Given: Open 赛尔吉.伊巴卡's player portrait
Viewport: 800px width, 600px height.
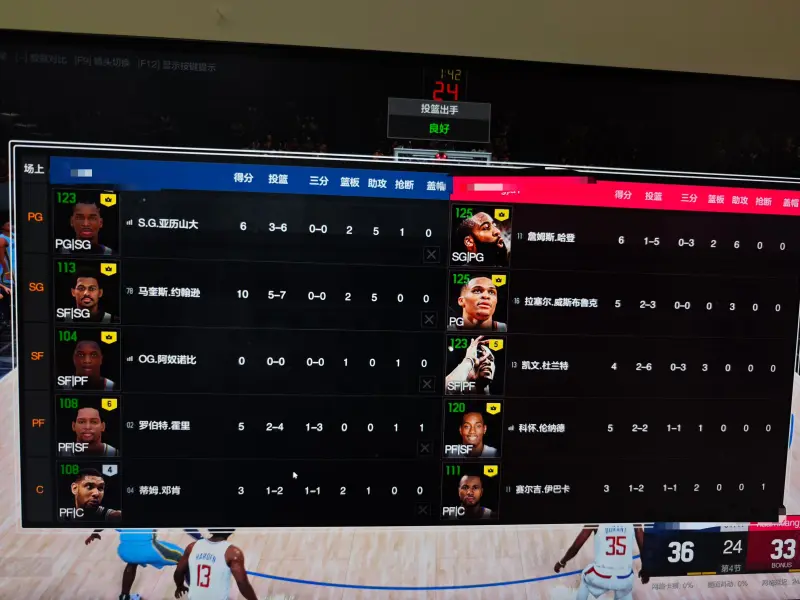Looking at the screenshot, I should click(470, 491).
